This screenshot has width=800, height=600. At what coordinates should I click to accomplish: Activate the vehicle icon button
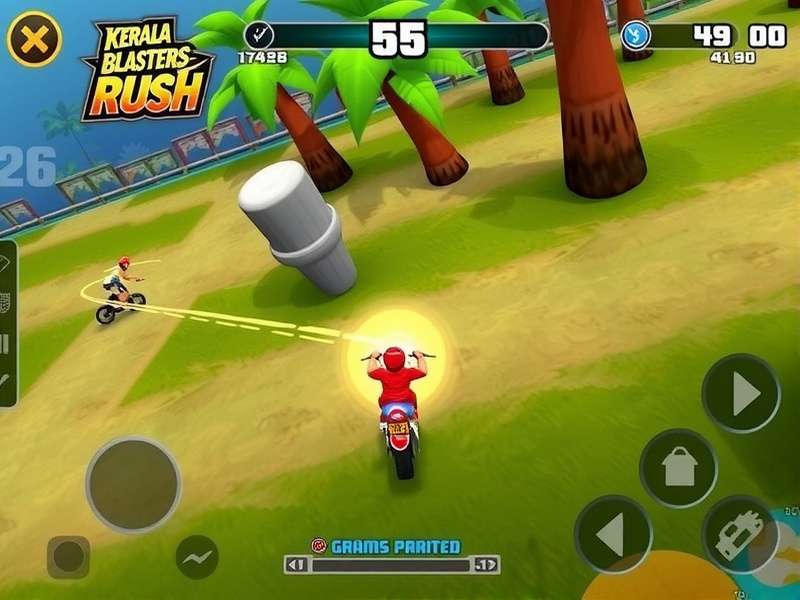(x=741, y=534)
